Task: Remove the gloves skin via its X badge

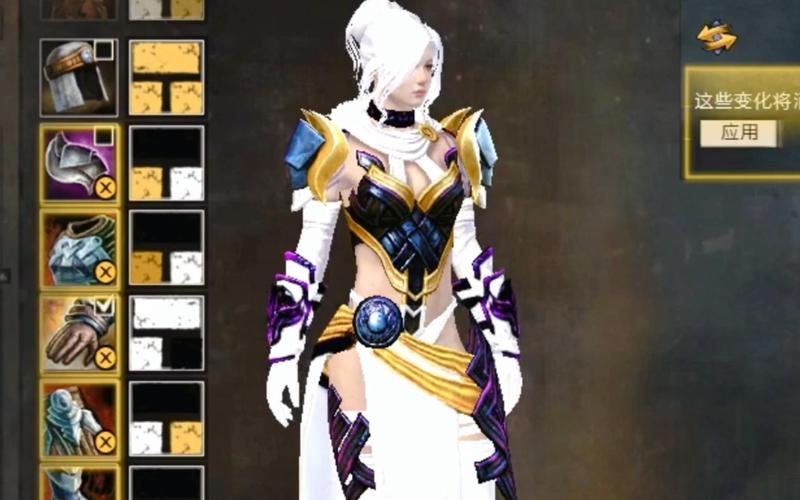Action: point(105,357)
